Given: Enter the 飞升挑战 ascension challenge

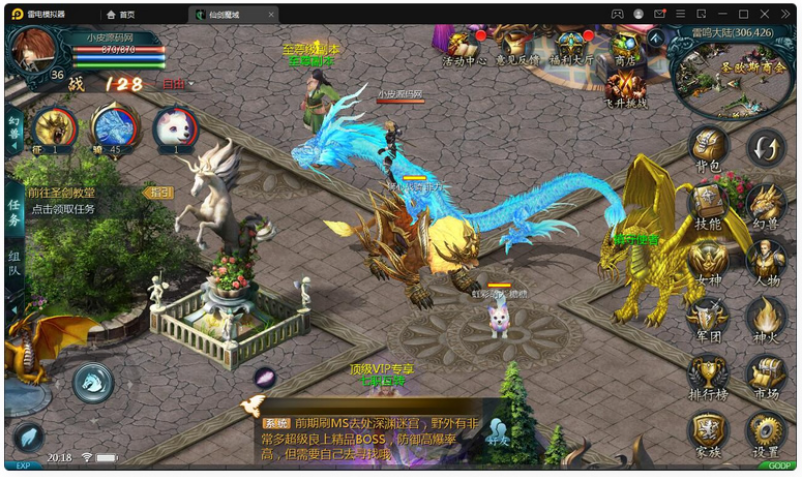Looking at the screenshot, I should click(626, 87).
